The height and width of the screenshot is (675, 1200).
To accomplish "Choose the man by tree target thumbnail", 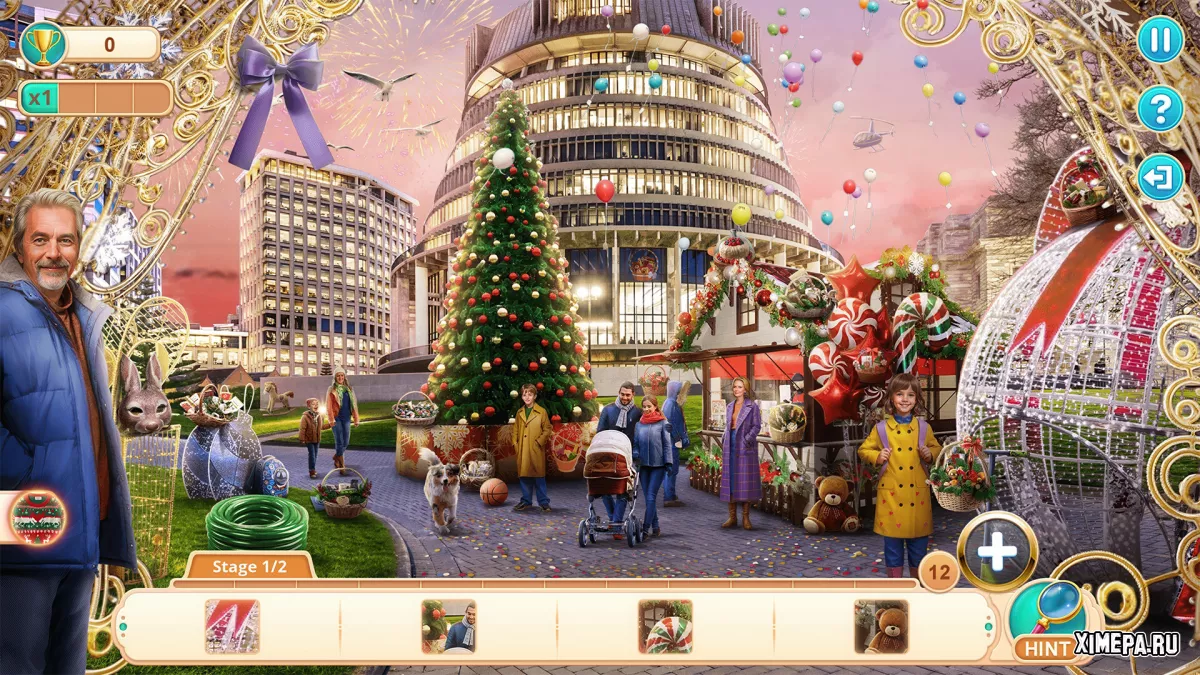I will (448, 627).
